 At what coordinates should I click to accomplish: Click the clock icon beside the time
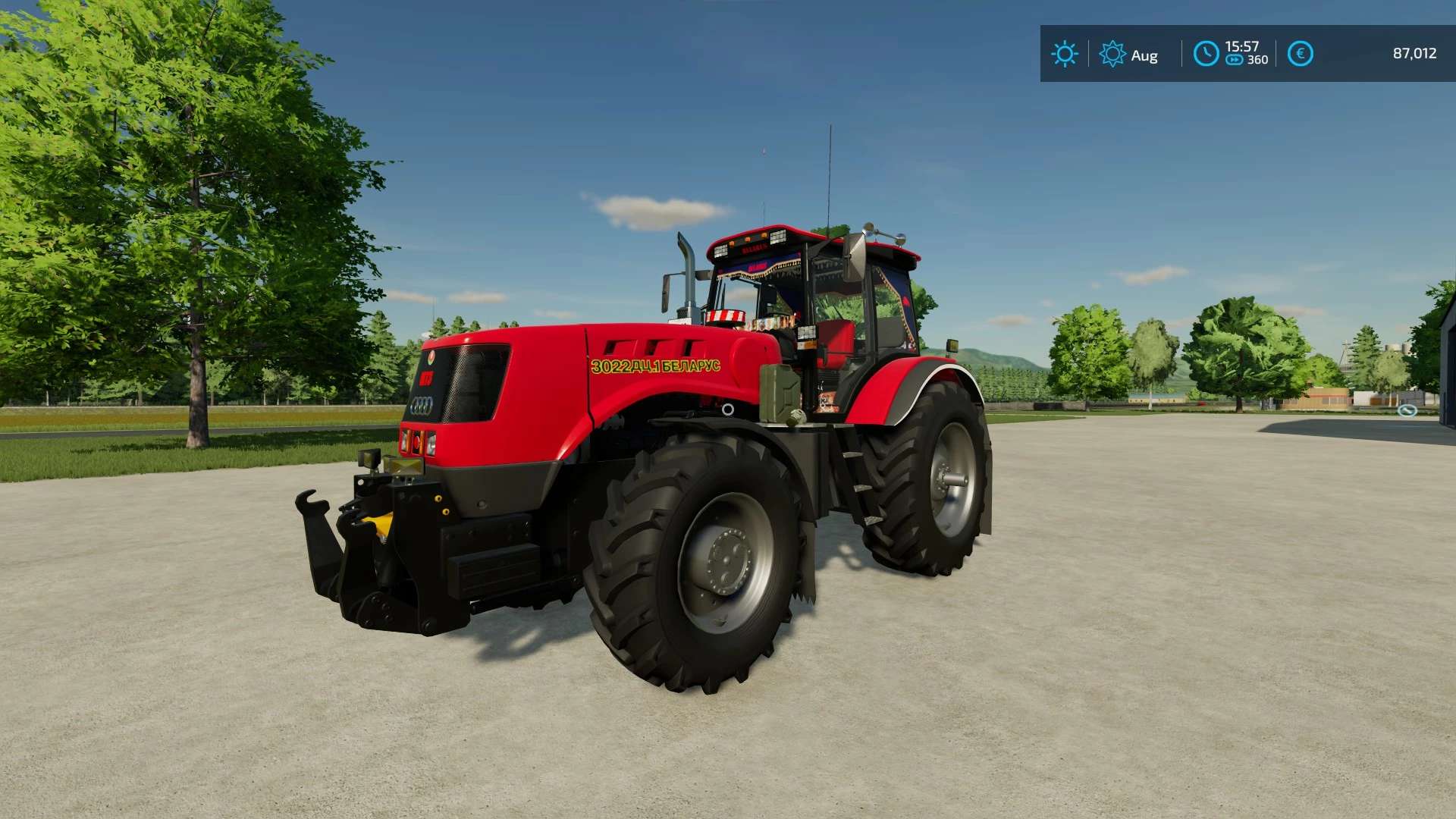1206,54
